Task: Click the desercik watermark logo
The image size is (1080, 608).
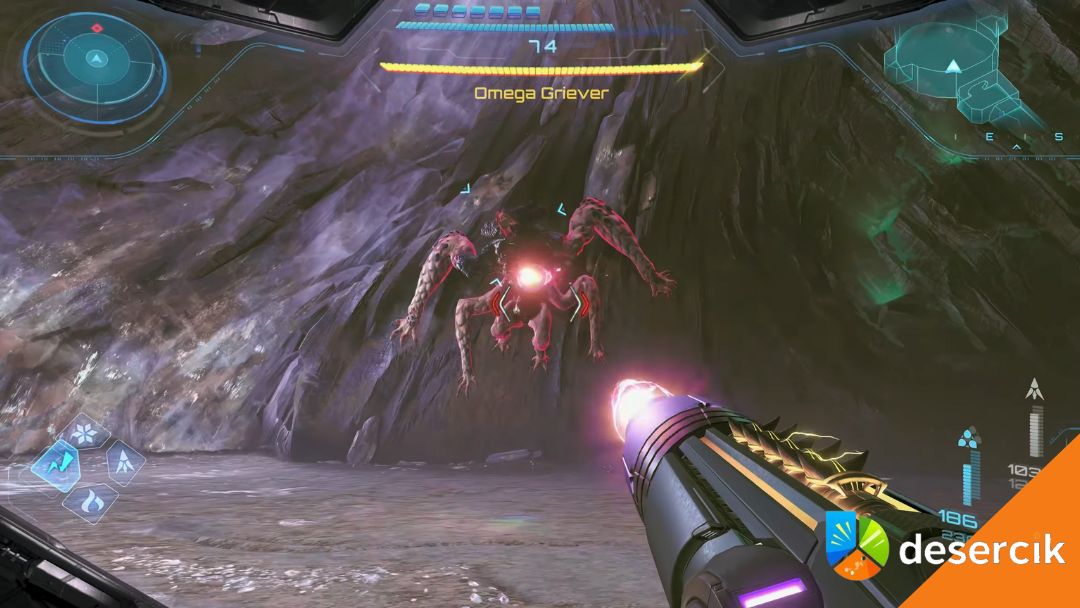Action: (x=857, y=544)
